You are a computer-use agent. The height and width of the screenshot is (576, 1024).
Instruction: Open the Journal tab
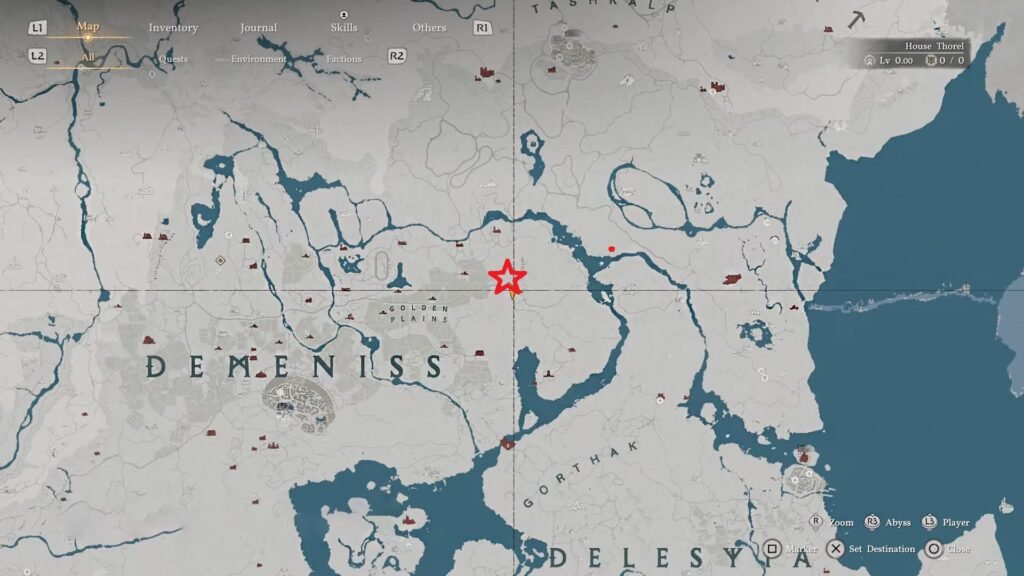(258, 27)
